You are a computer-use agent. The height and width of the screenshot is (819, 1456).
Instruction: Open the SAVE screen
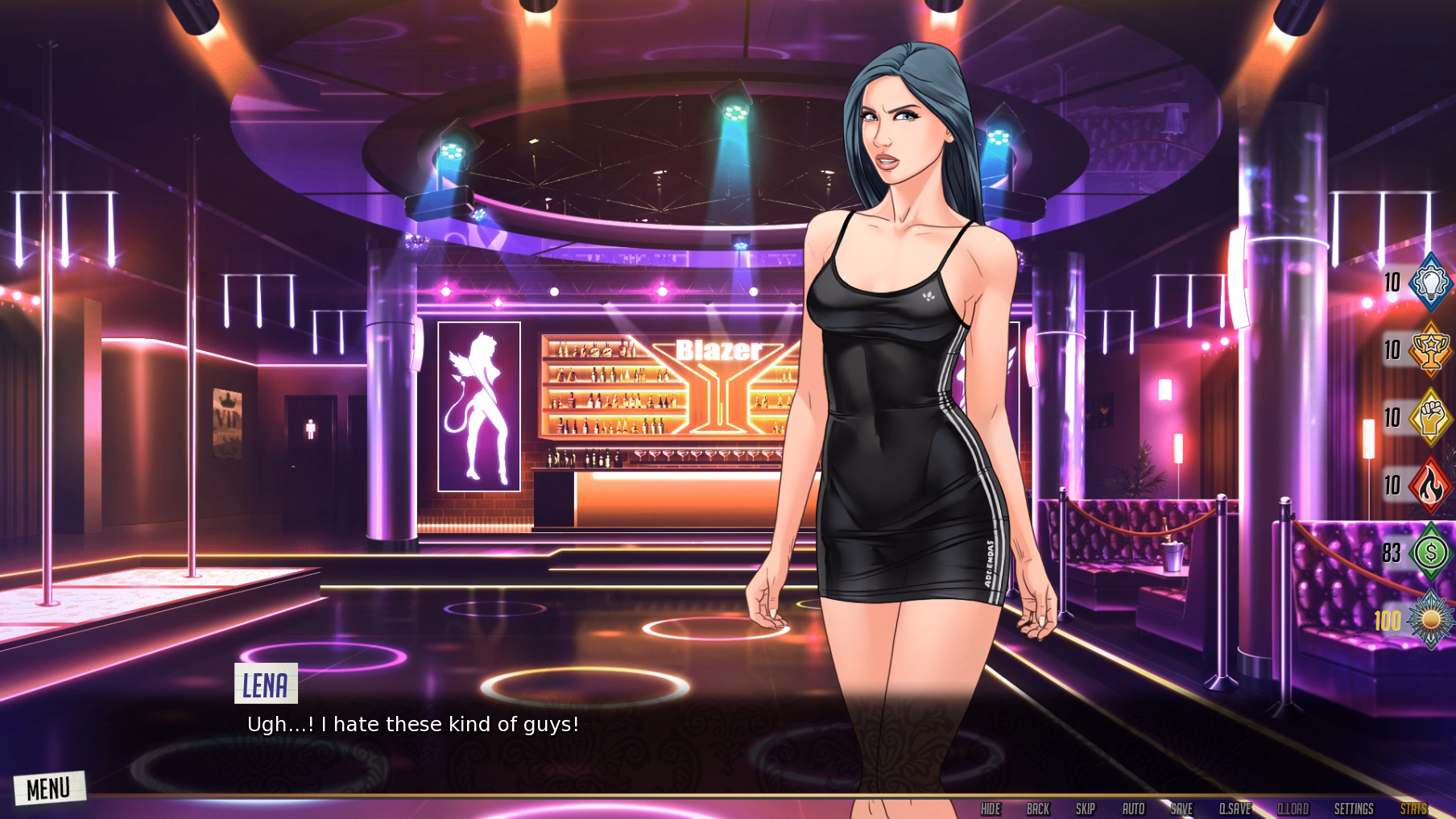coord(1181,809)
